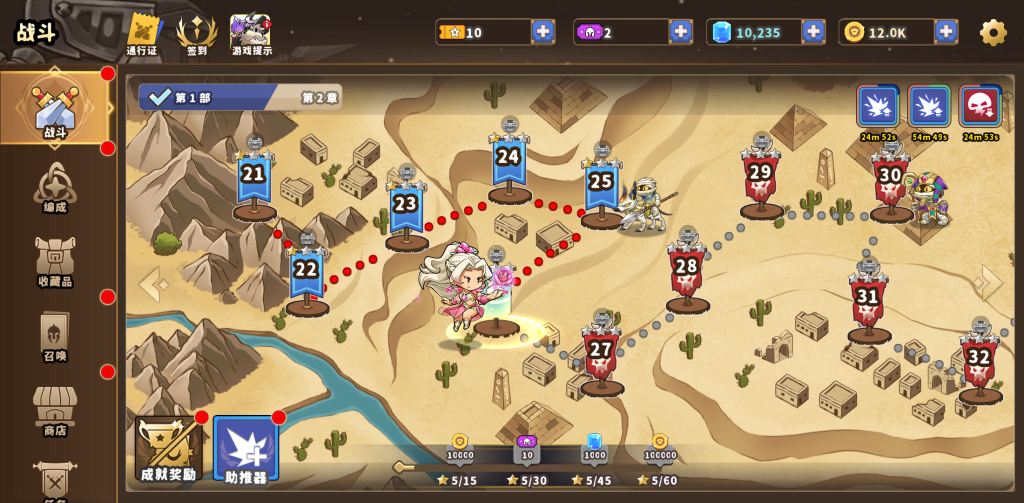Choose stage 25 blue banner
Viewport: 1024px width, 503px height.
601,184
